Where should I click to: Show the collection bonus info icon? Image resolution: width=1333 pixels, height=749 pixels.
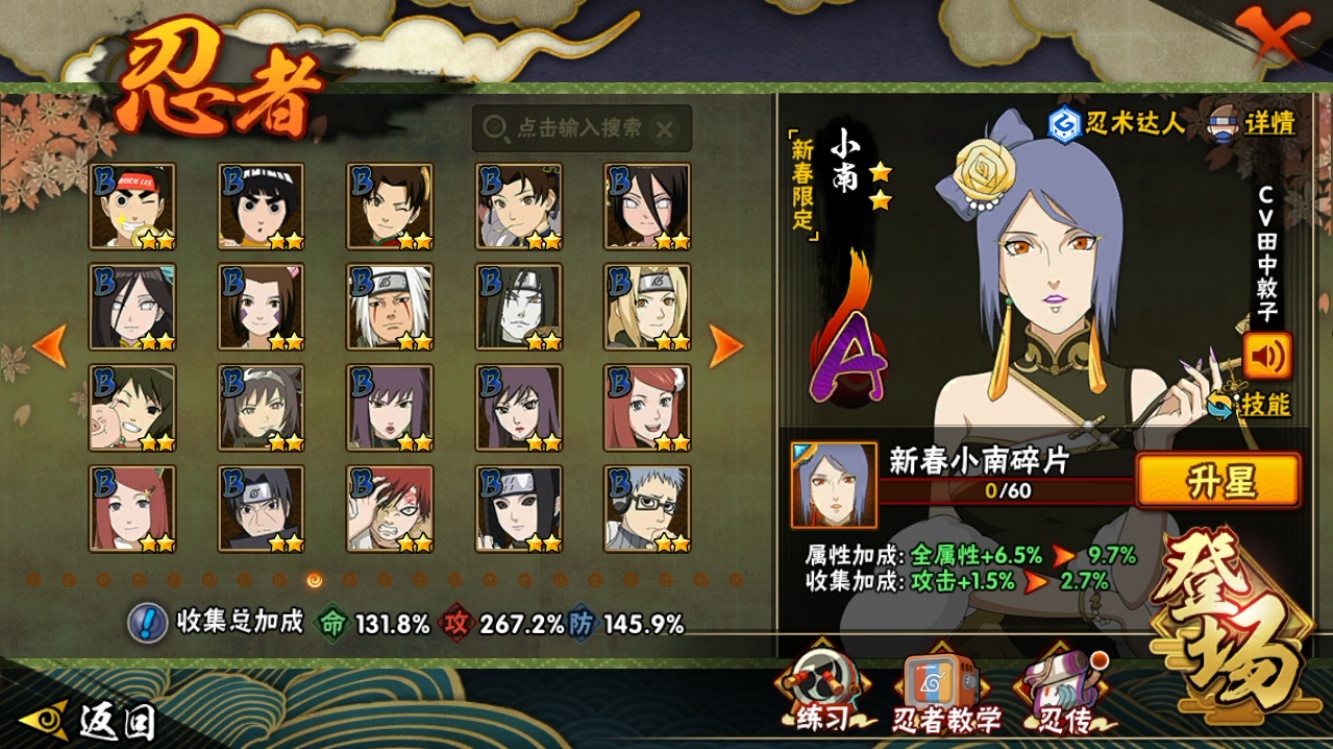[147, 623]
